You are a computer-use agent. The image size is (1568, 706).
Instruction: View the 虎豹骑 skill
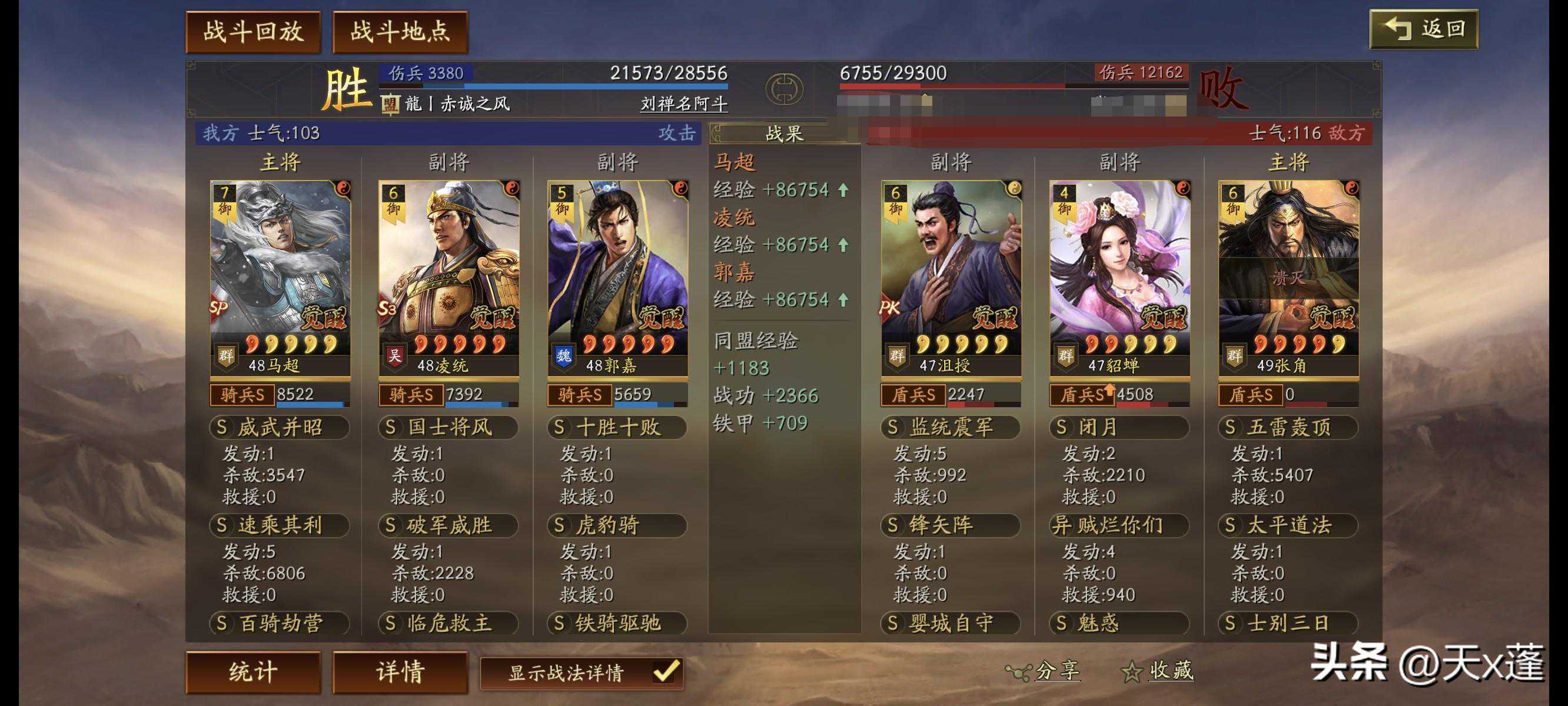tap(617, 525)
